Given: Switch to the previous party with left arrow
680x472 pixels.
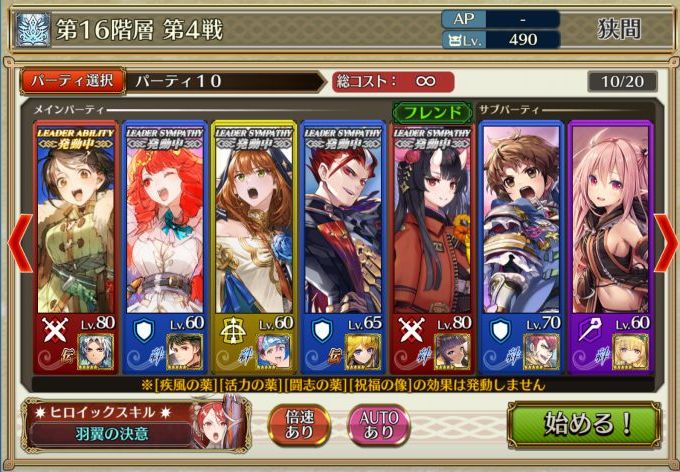Looking at the screenshot, I should (x=16, y=240).
